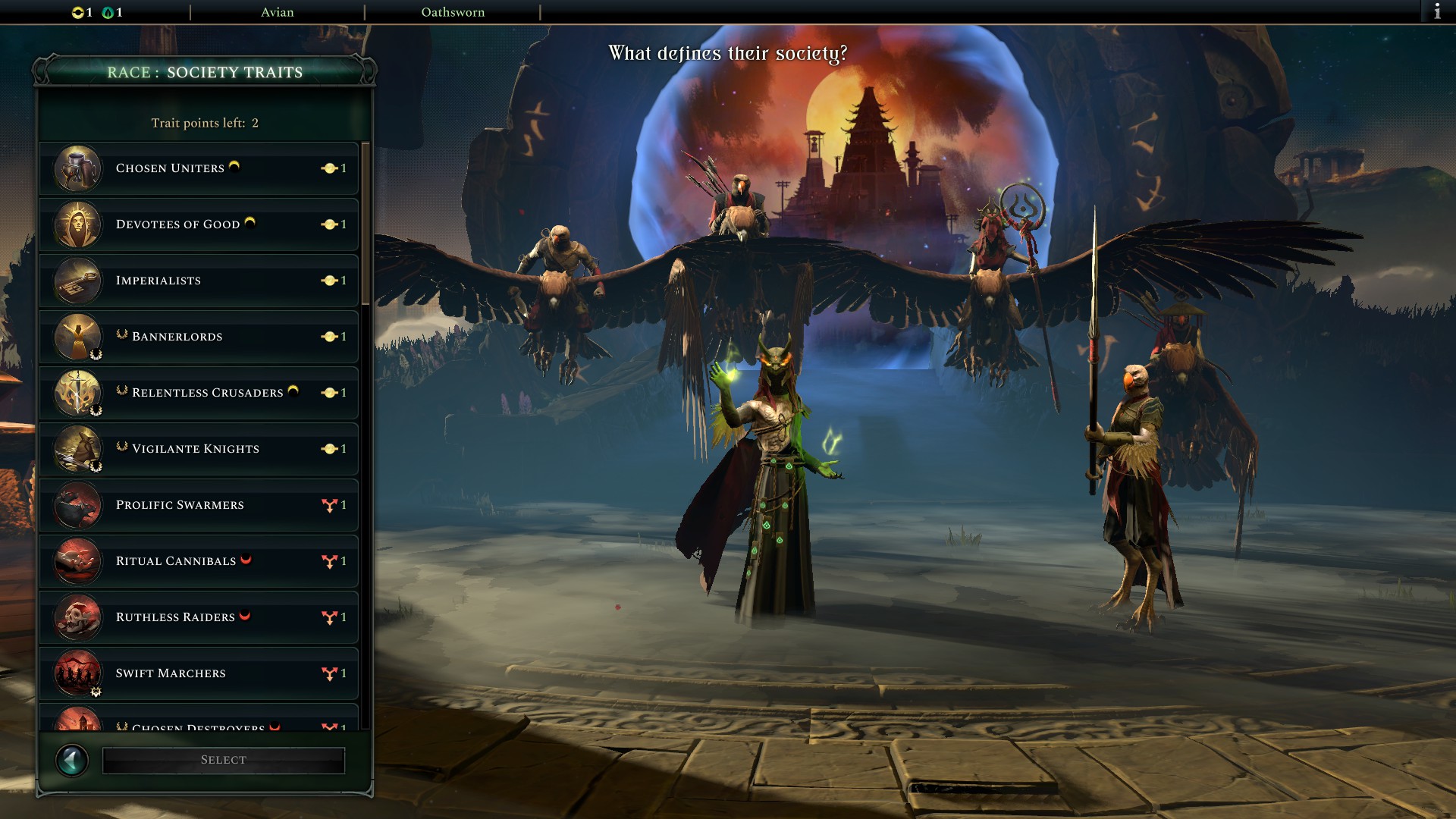Enable the Ruthless Raiders society trait
The image size is (1456, 819).
pos(199,617)
